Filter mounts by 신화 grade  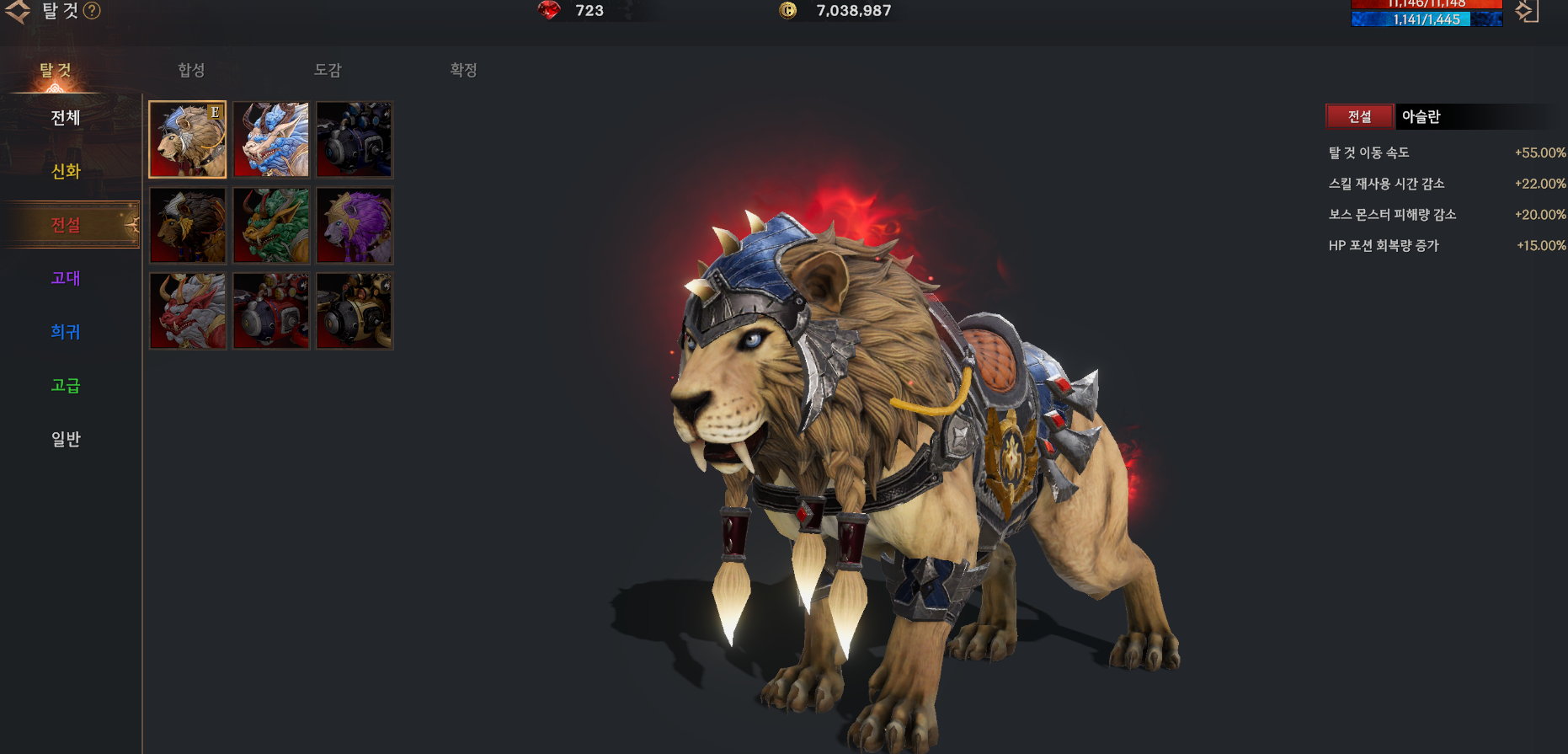(66, 172)
